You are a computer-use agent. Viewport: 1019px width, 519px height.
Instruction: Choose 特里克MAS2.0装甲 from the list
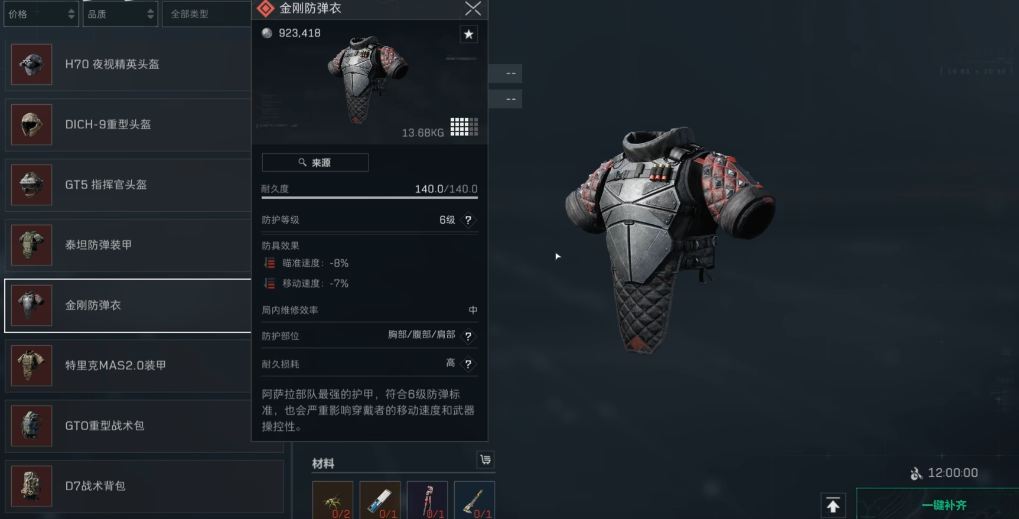(x=128, y=365)
